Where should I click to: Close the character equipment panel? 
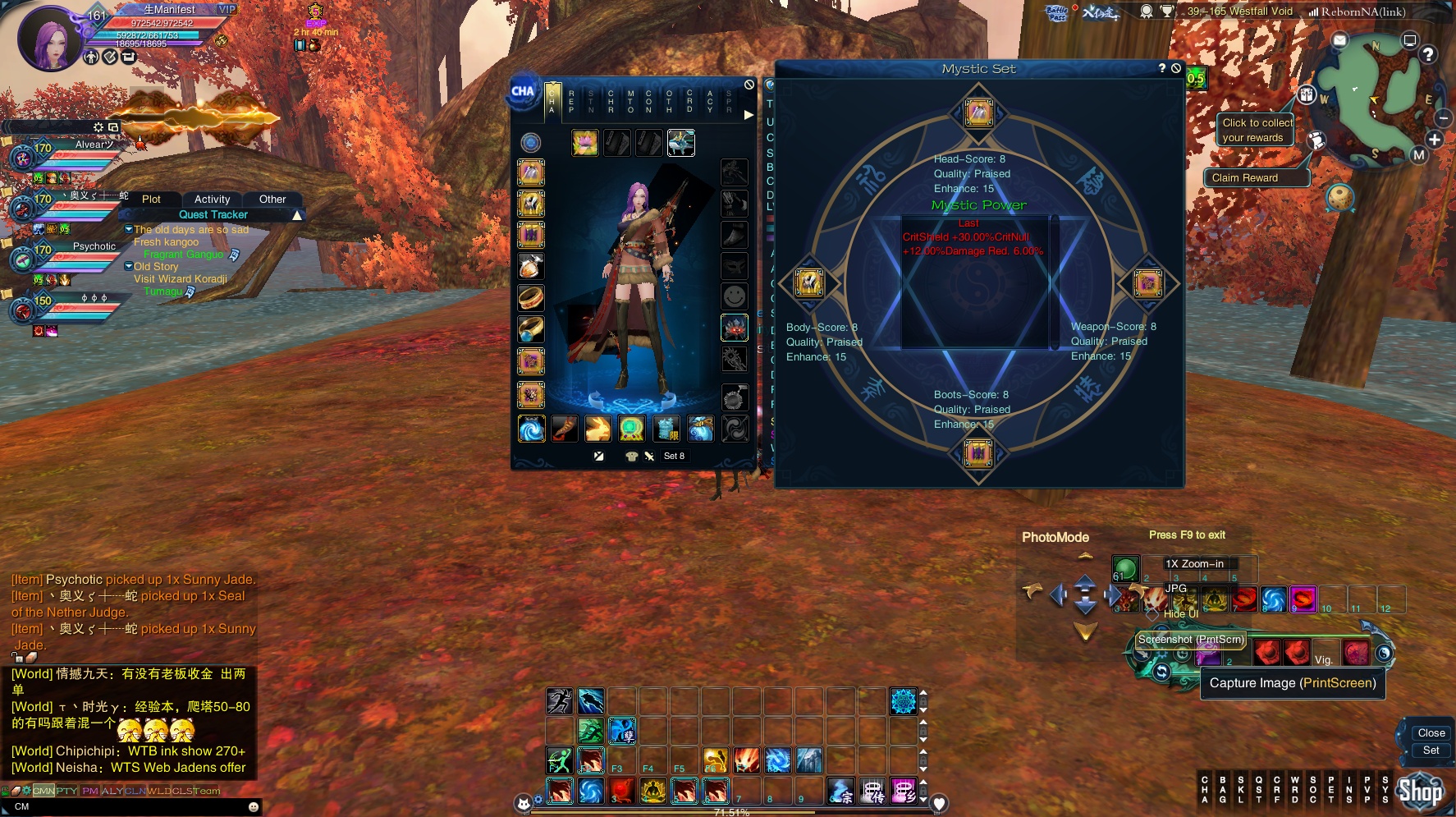pyautogui.click(x=749, y=85)
